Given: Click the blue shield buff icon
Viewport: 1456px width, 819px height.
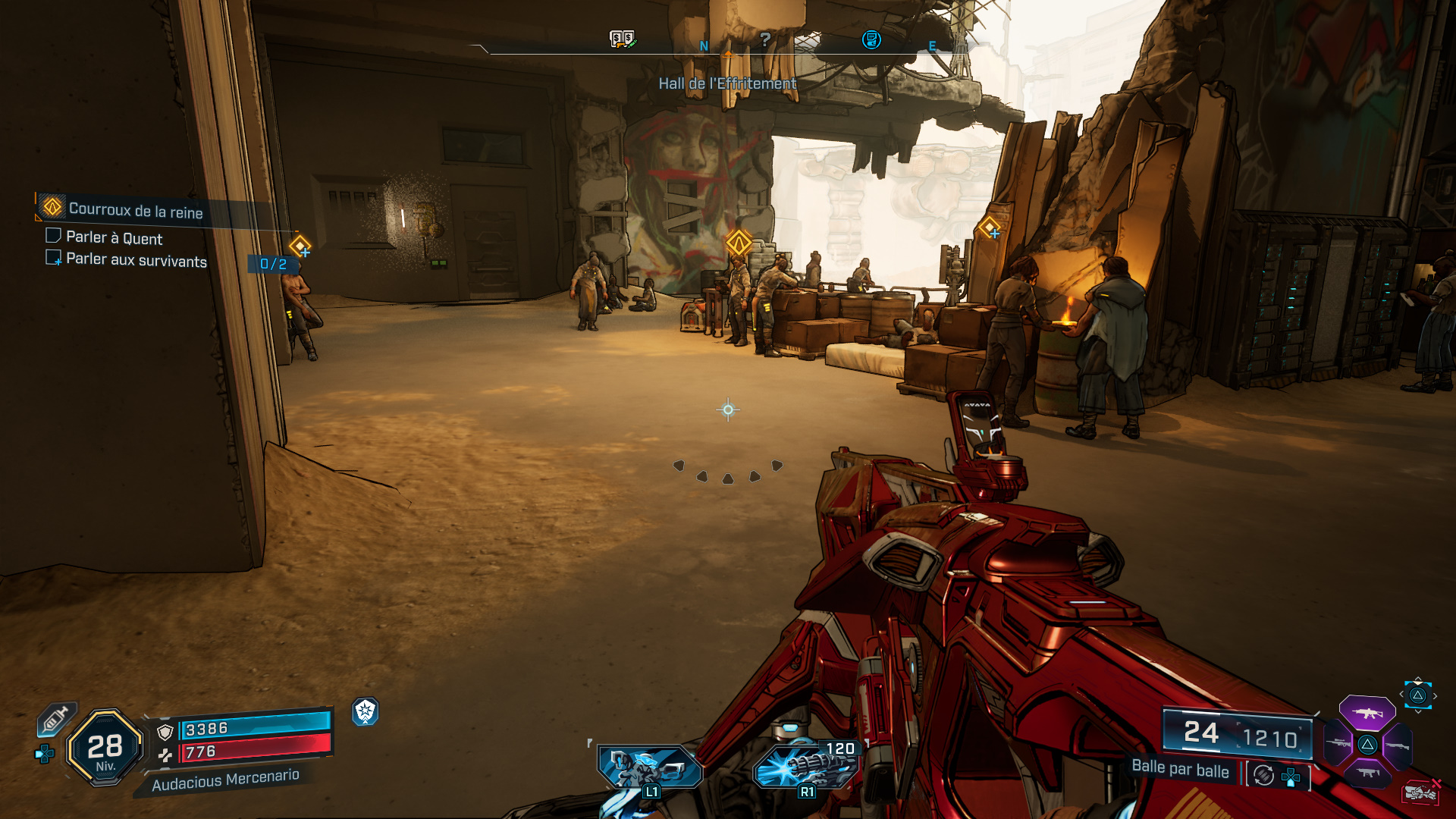Looking at the screenshot, I should point(366,711).
